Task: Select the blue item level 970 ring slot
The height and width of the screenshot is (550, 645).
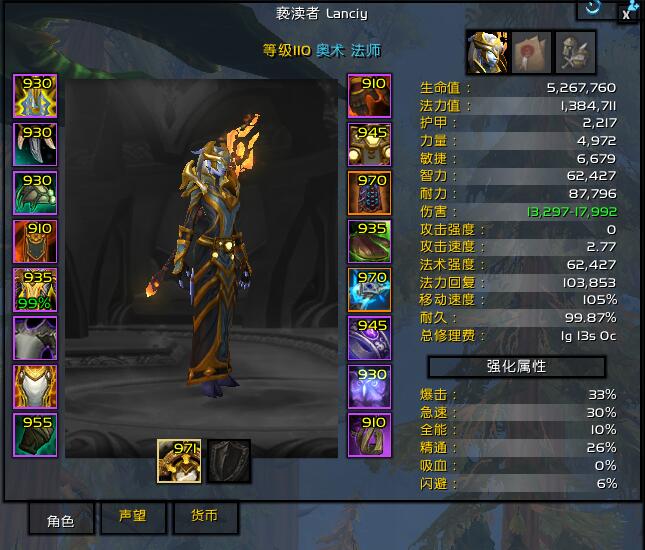Action: point(369,290)
